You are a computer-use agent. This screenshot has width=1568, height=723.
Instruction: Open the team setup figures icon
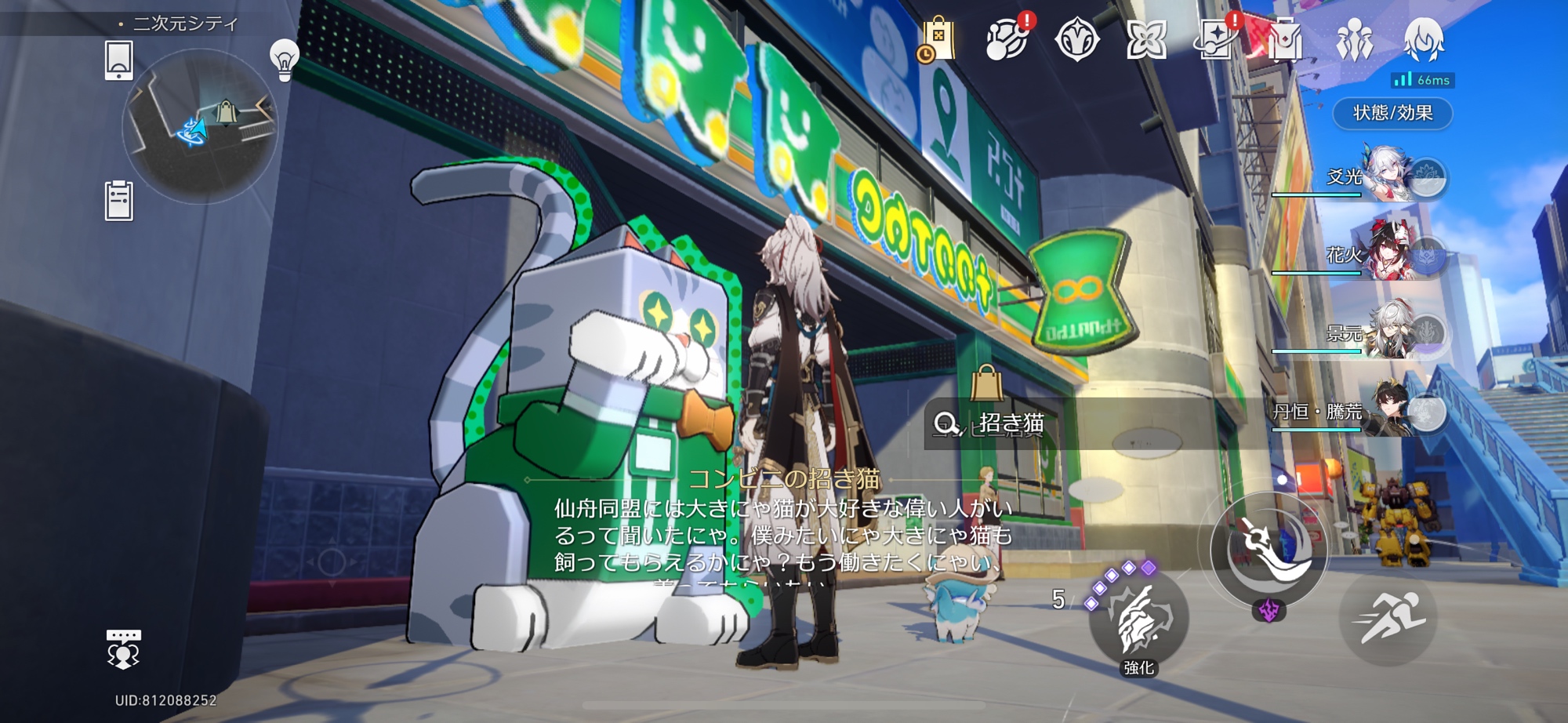(x=1354, y=39)
